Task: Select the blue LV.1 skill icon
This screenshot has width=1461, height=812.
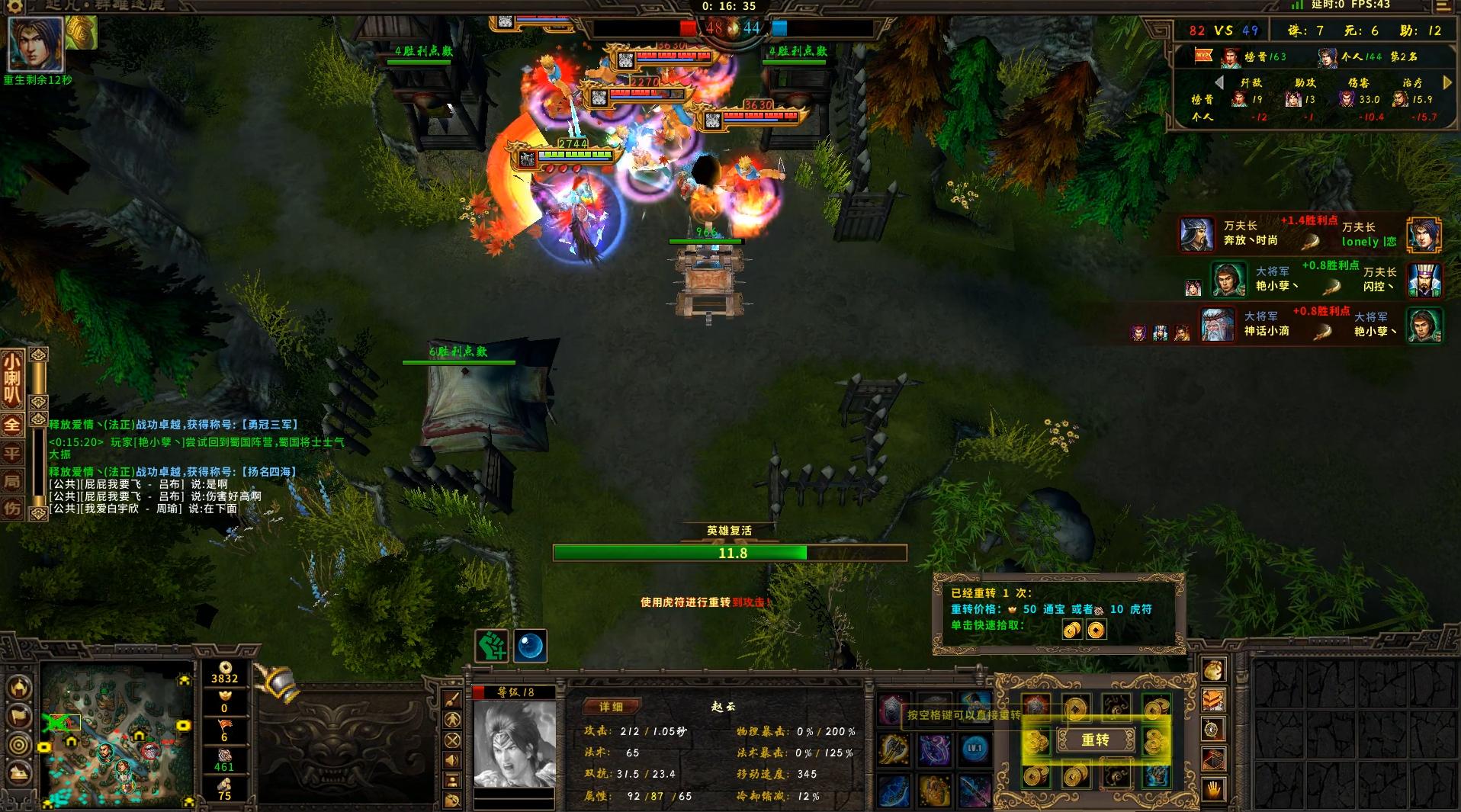Action: click(x=975, y=749)
